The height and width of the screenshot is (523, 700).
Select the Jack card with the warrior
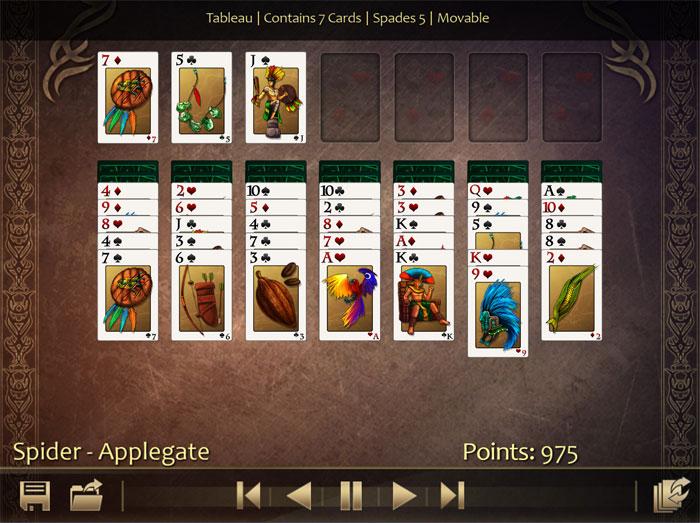[276, 98]
